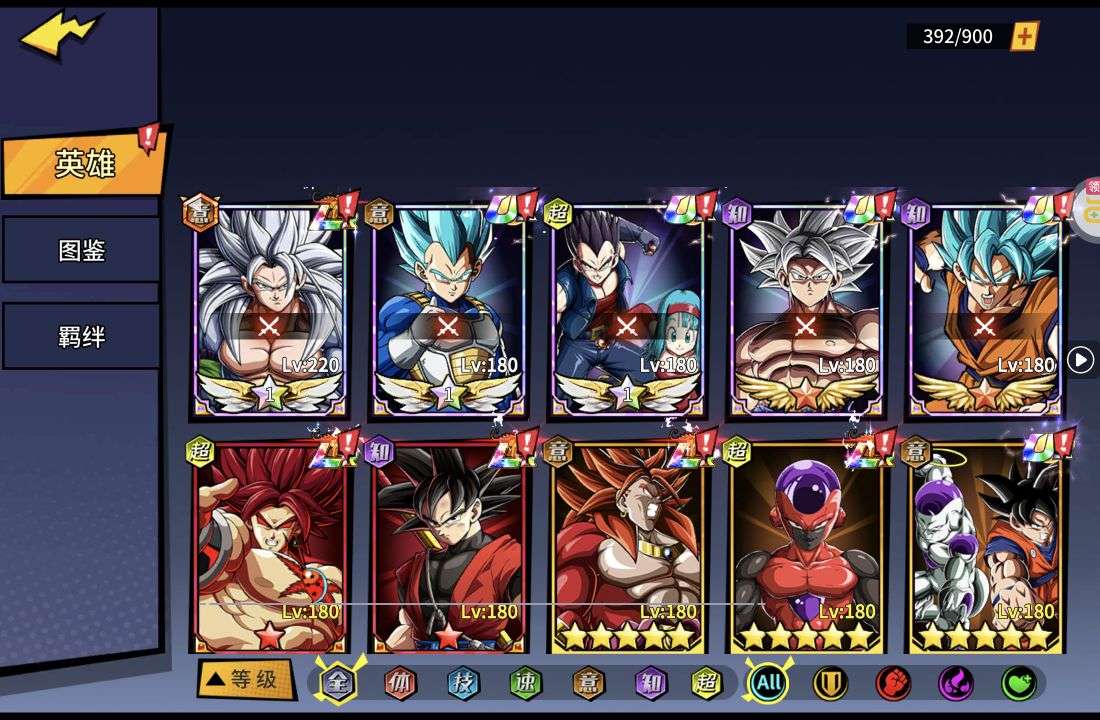
Task: Choose the blue-haired armored Vegeta card
Action: pyautogui.click(x=448, y=310)
